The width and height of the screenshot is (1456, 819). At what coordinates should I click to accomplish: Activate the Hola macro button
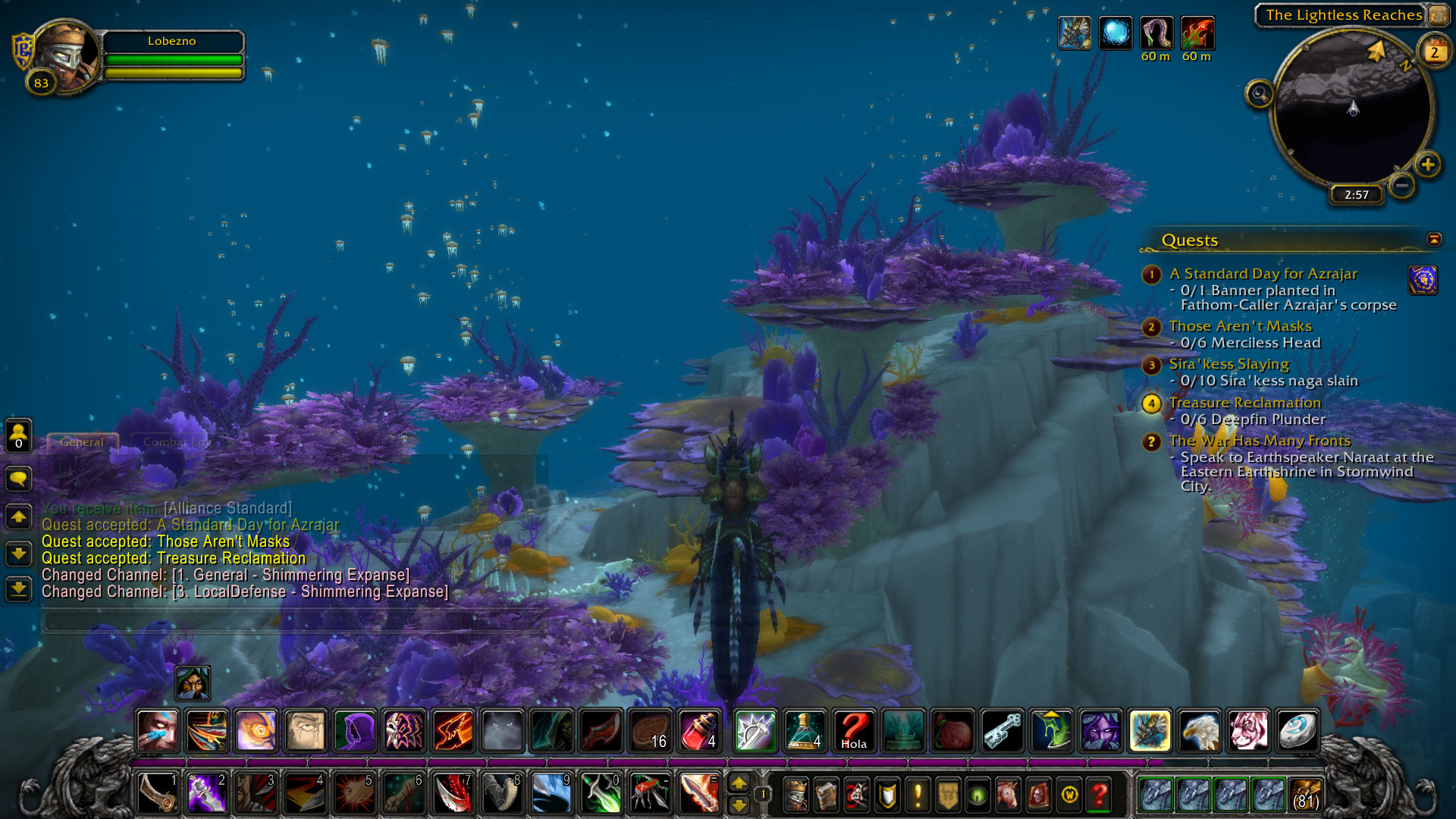pyautogui.click(x=854, y=731)
